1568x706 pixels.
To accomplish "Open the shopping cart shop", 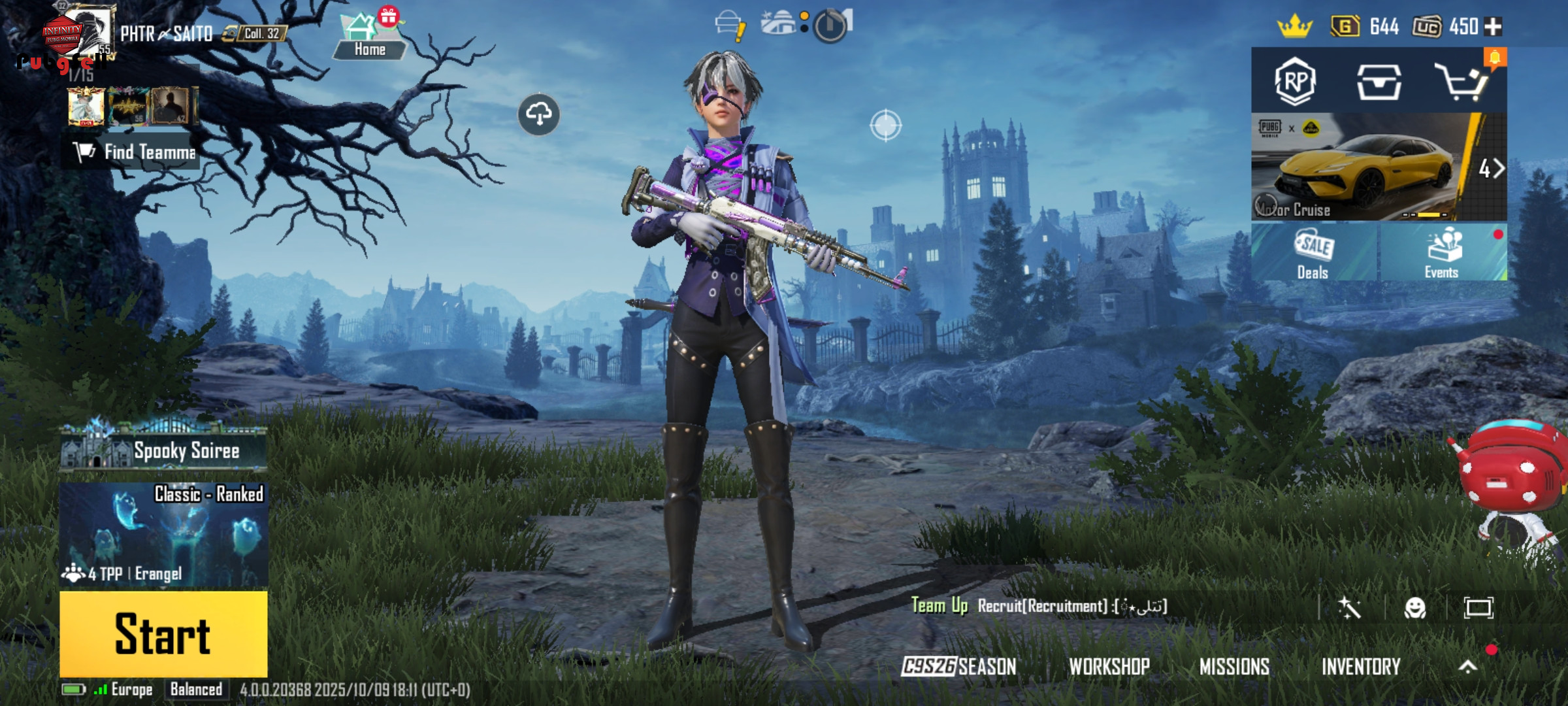I will [1462, 82].
